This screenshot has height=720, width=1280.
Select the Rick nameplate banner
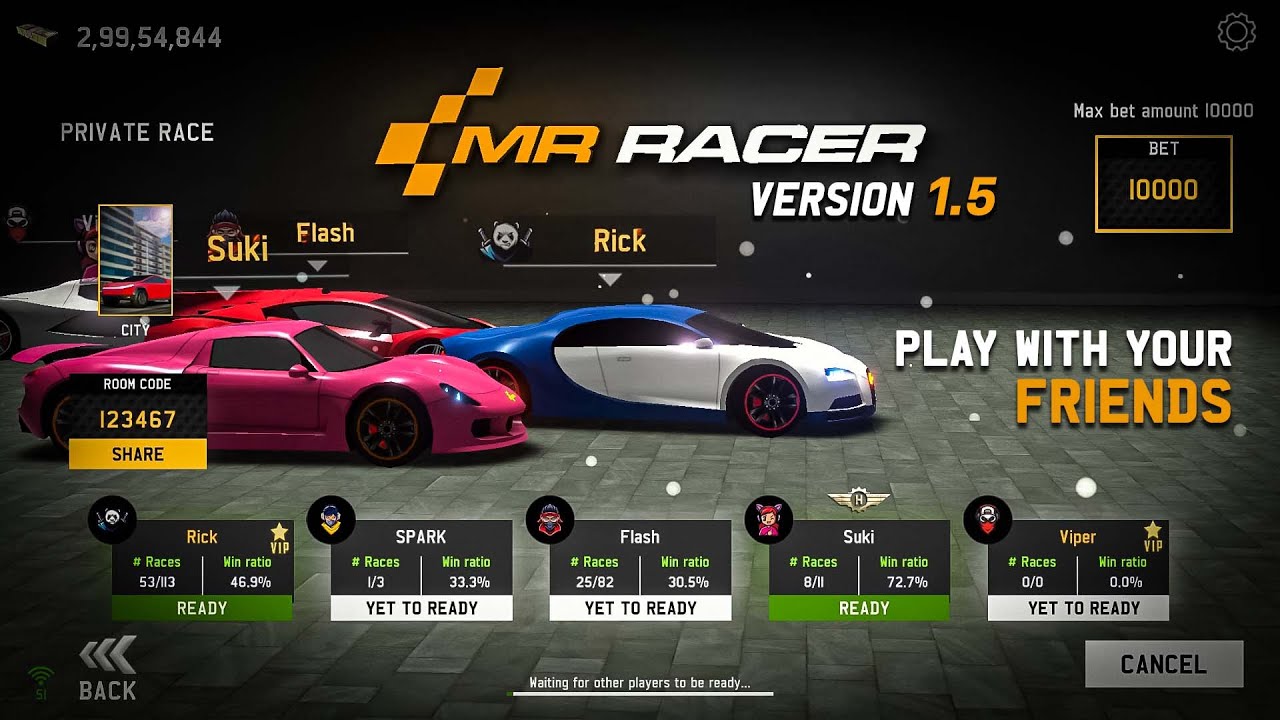(x=620, y=240)
